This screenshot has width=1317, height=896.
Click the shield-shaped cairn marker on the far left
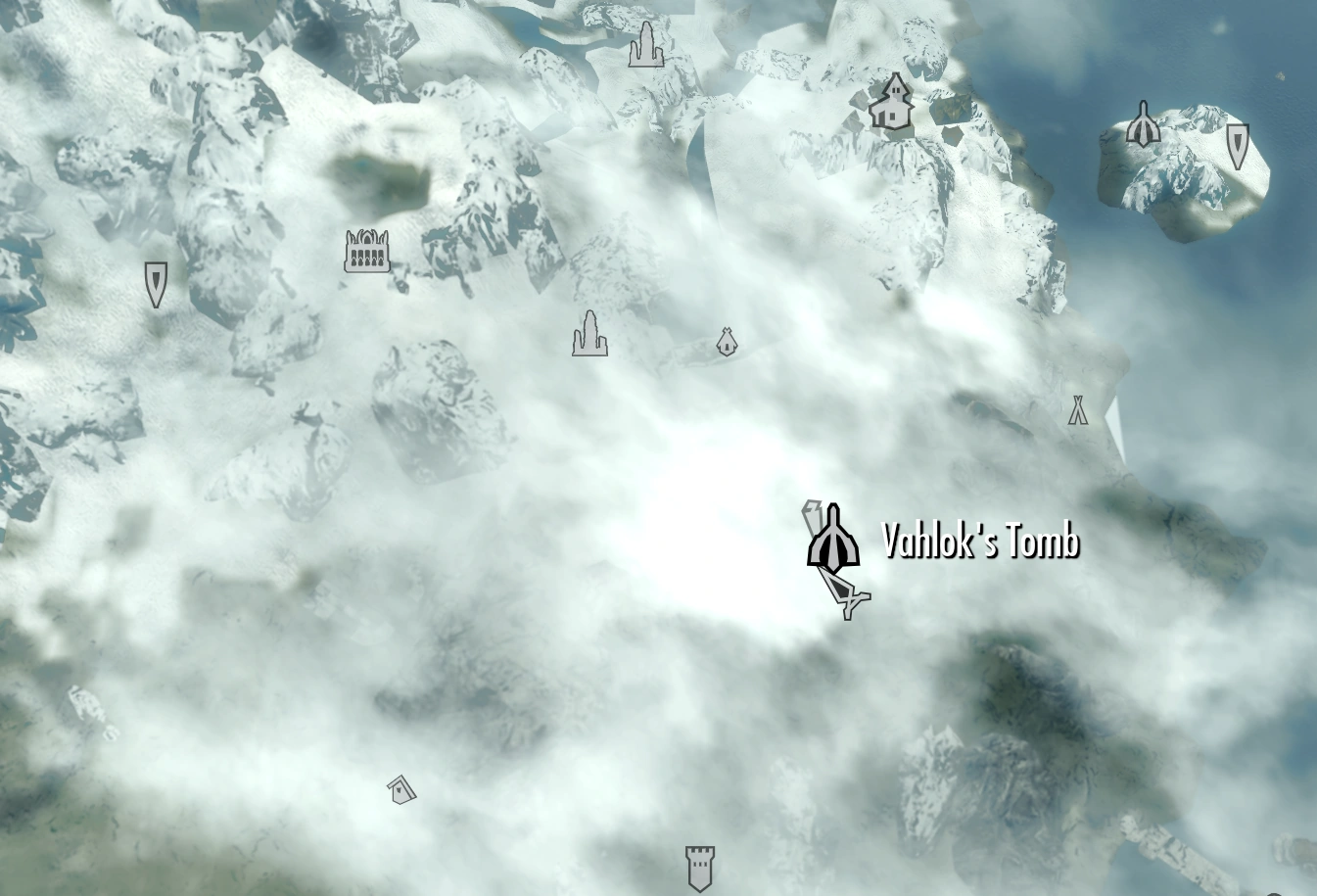[156, 283]
